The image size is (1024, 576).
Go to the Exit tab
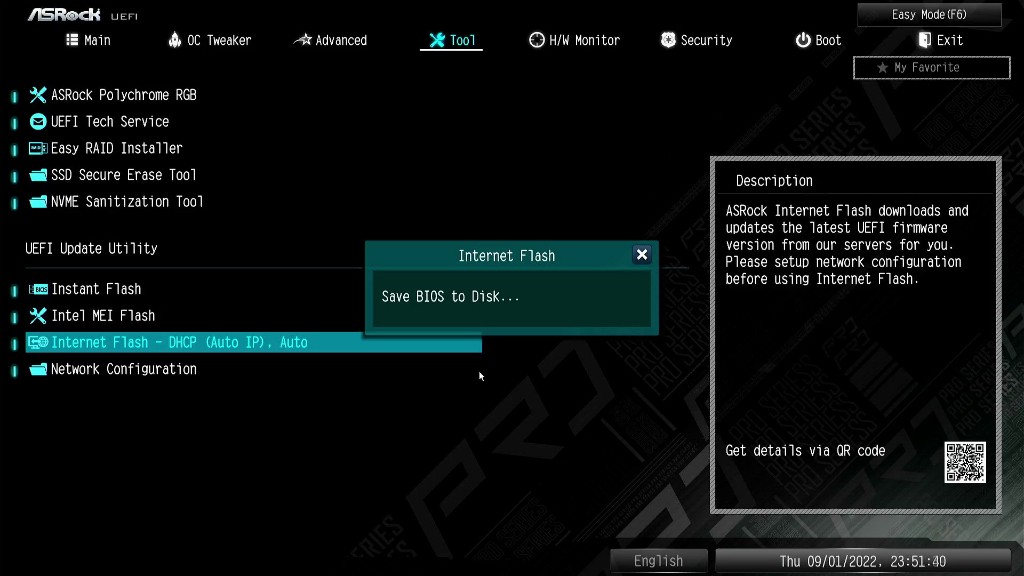(940, 40)
